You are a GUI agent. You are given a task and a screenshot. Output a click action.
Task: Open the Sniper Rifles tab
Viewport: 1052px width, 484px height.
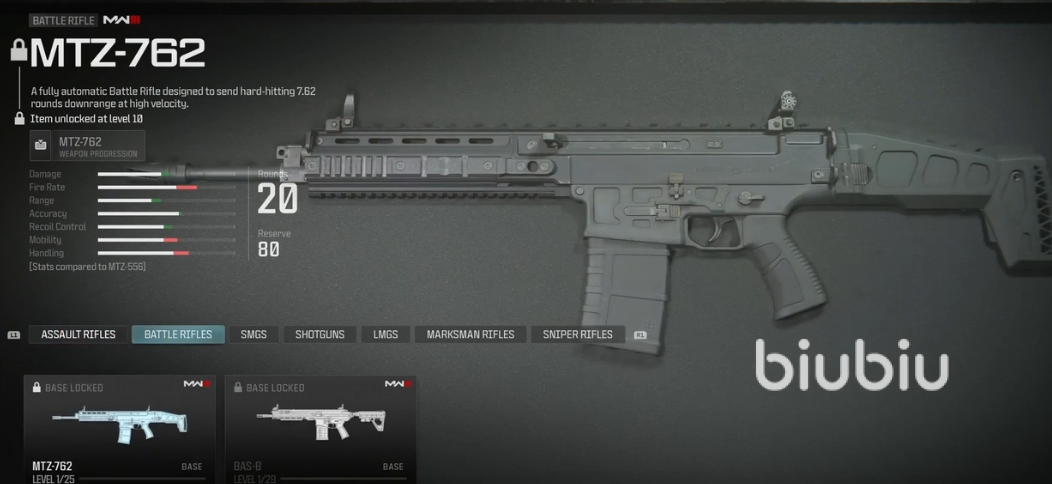578,334
